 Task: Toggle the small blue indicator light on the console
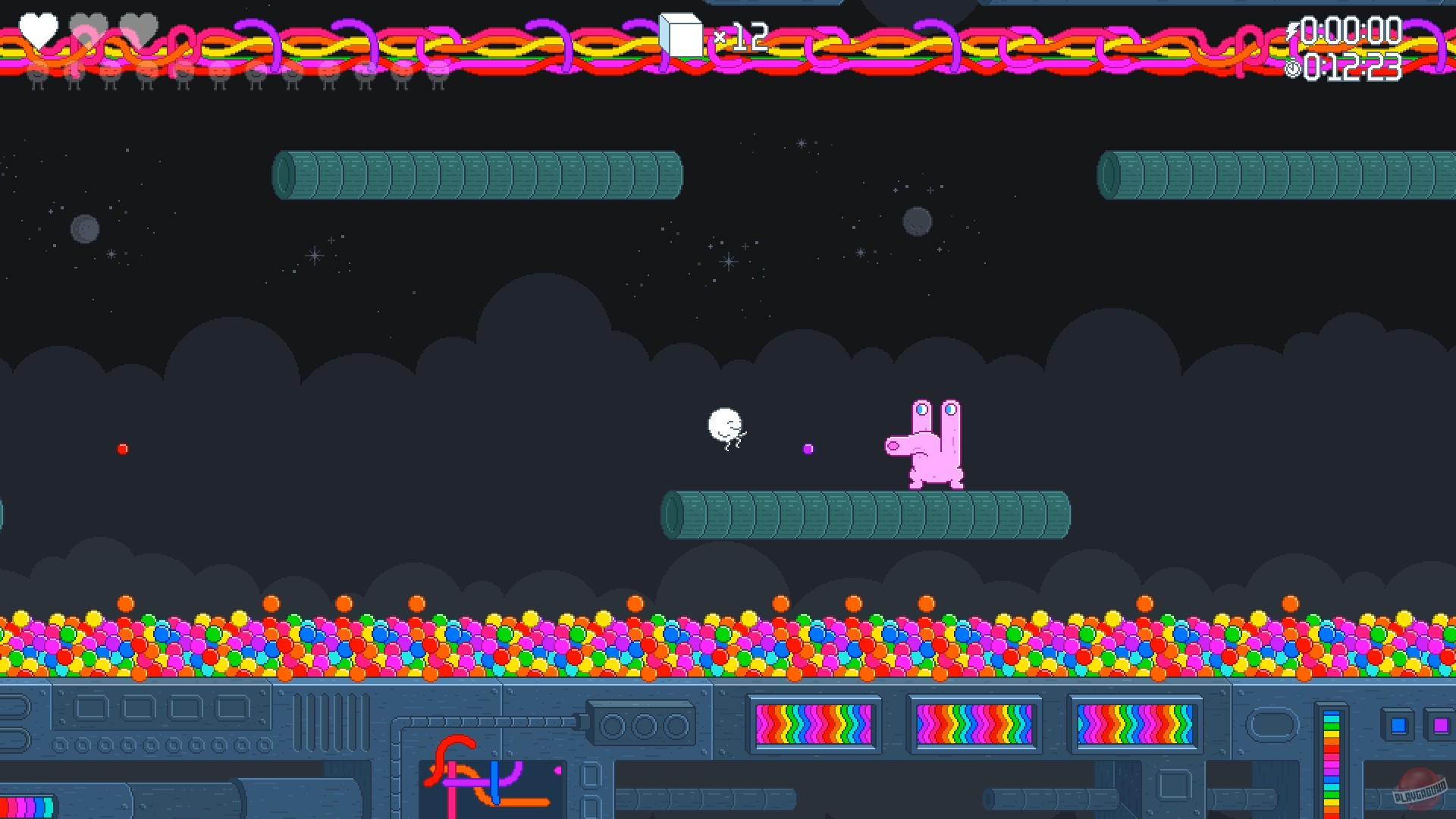pyautogui.click(x=1398, y=726)
